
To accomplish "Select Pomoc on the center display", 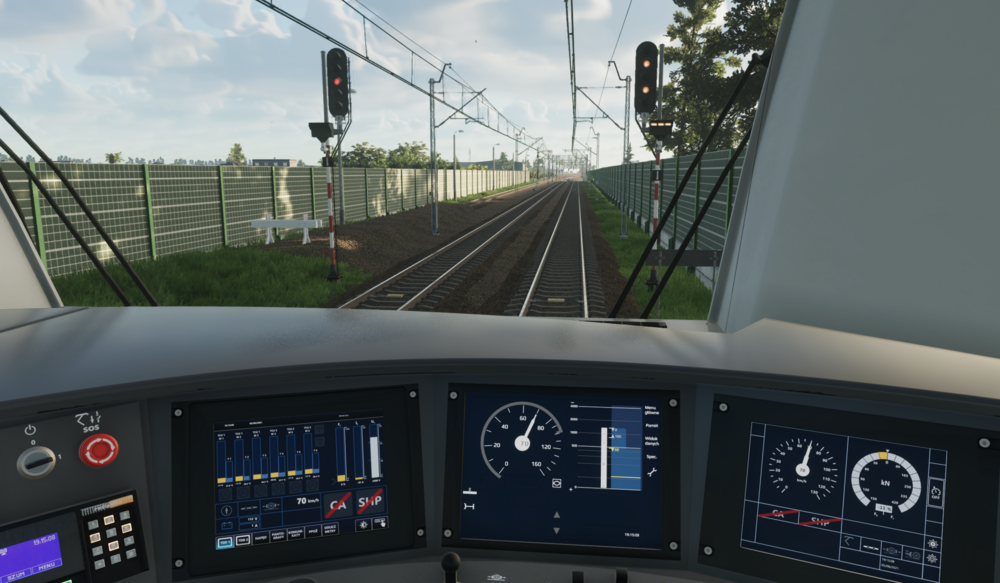I will tap(652, 425).
